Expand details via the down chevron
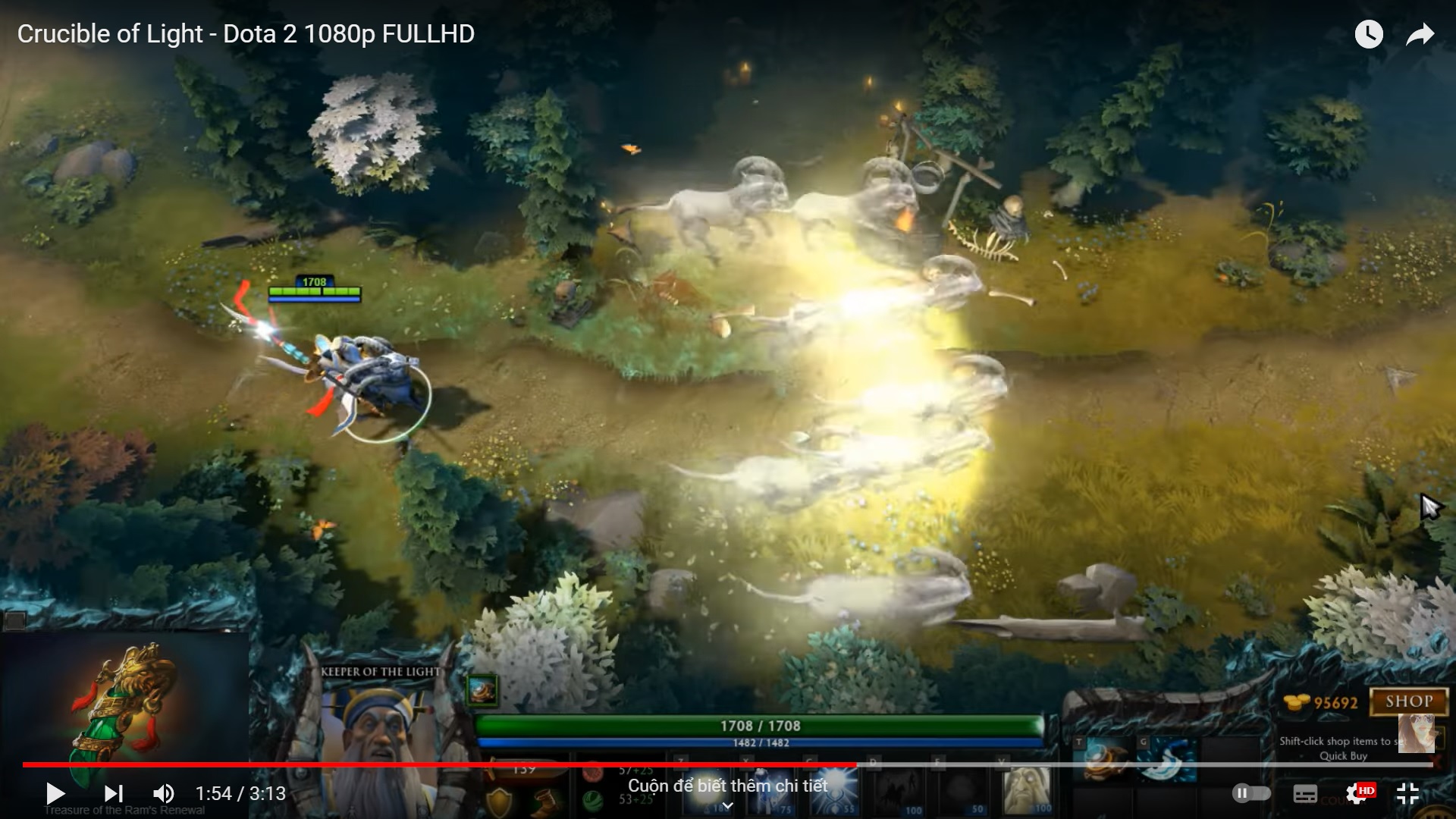1456x819 pixels. pos(726,805)
